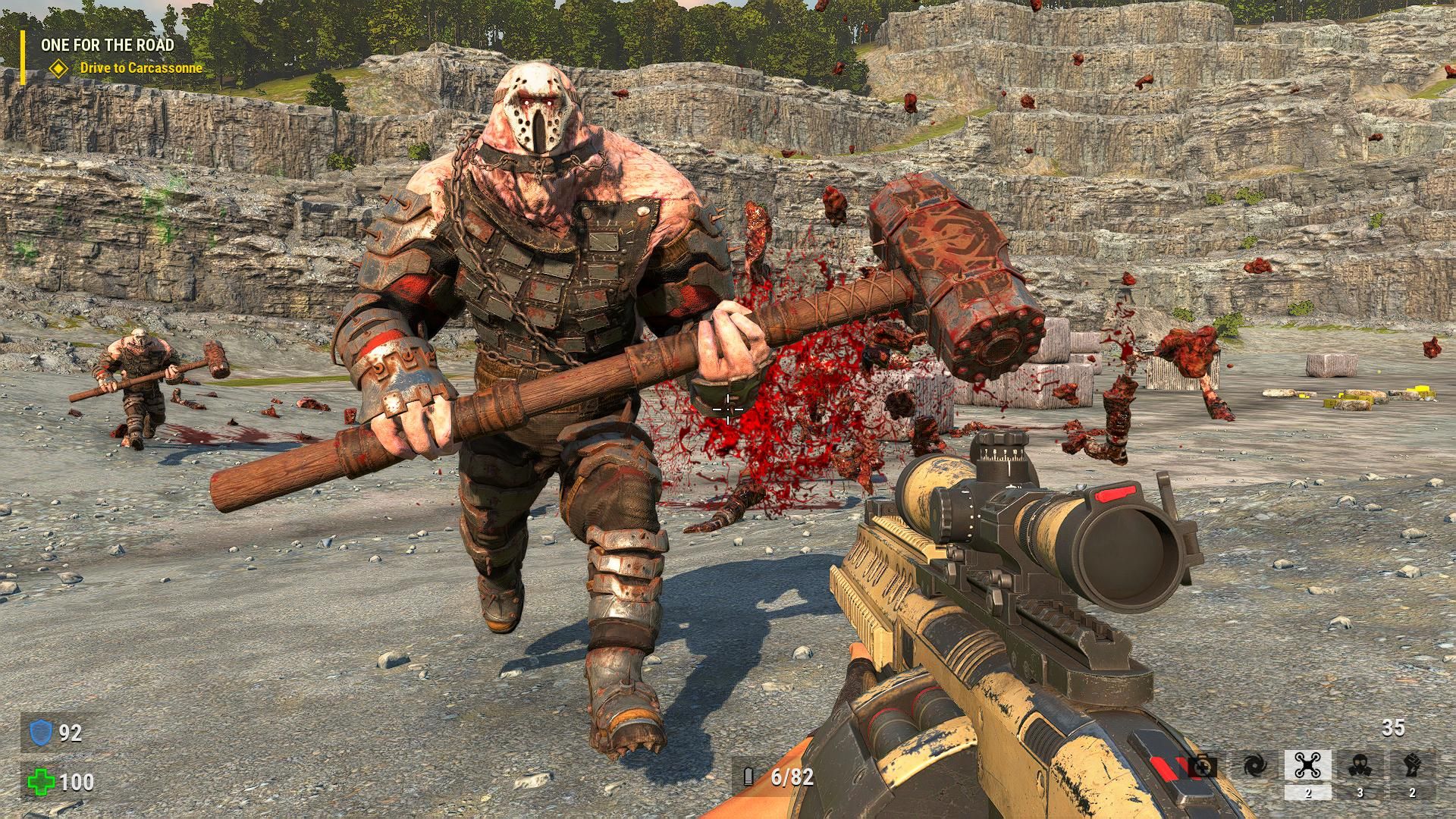Viewport: 1456px width, 819px height.
Task: Click the Drive to Carcassonne objective
Action: pyautogui.click(x=141, y=68)
